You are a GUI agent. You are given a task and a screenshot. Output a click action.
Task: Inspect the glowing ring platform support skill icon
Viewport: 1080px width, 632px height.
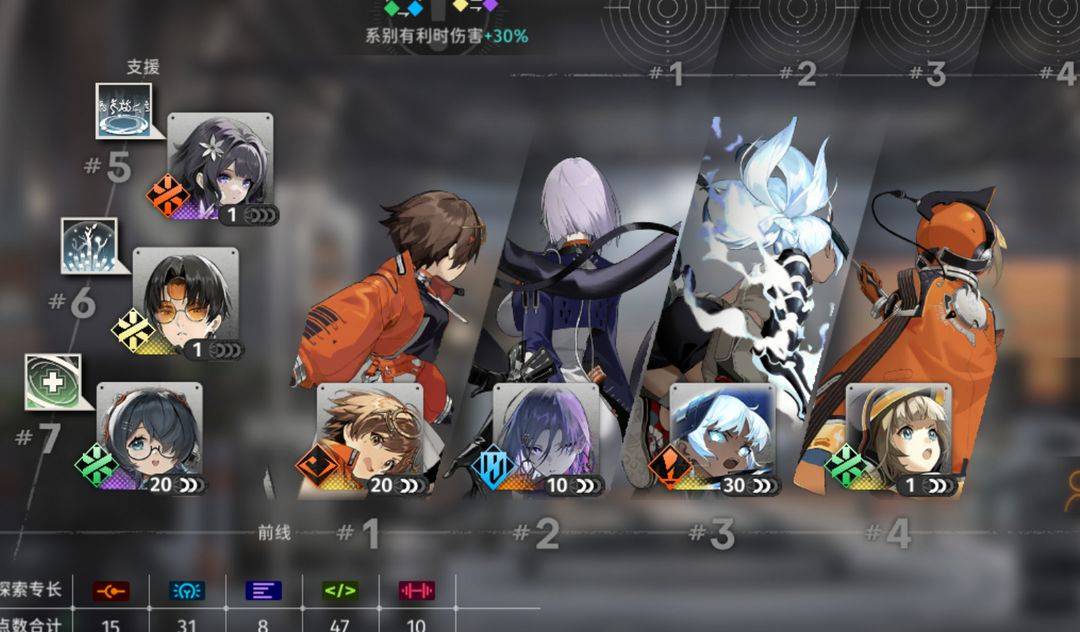(x=123, y=111)
